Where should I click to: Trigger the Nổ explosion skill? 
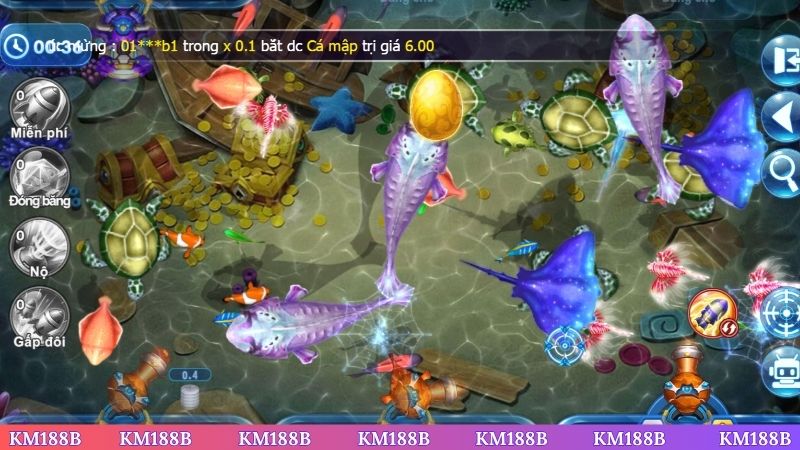click(x=37, y=243)
